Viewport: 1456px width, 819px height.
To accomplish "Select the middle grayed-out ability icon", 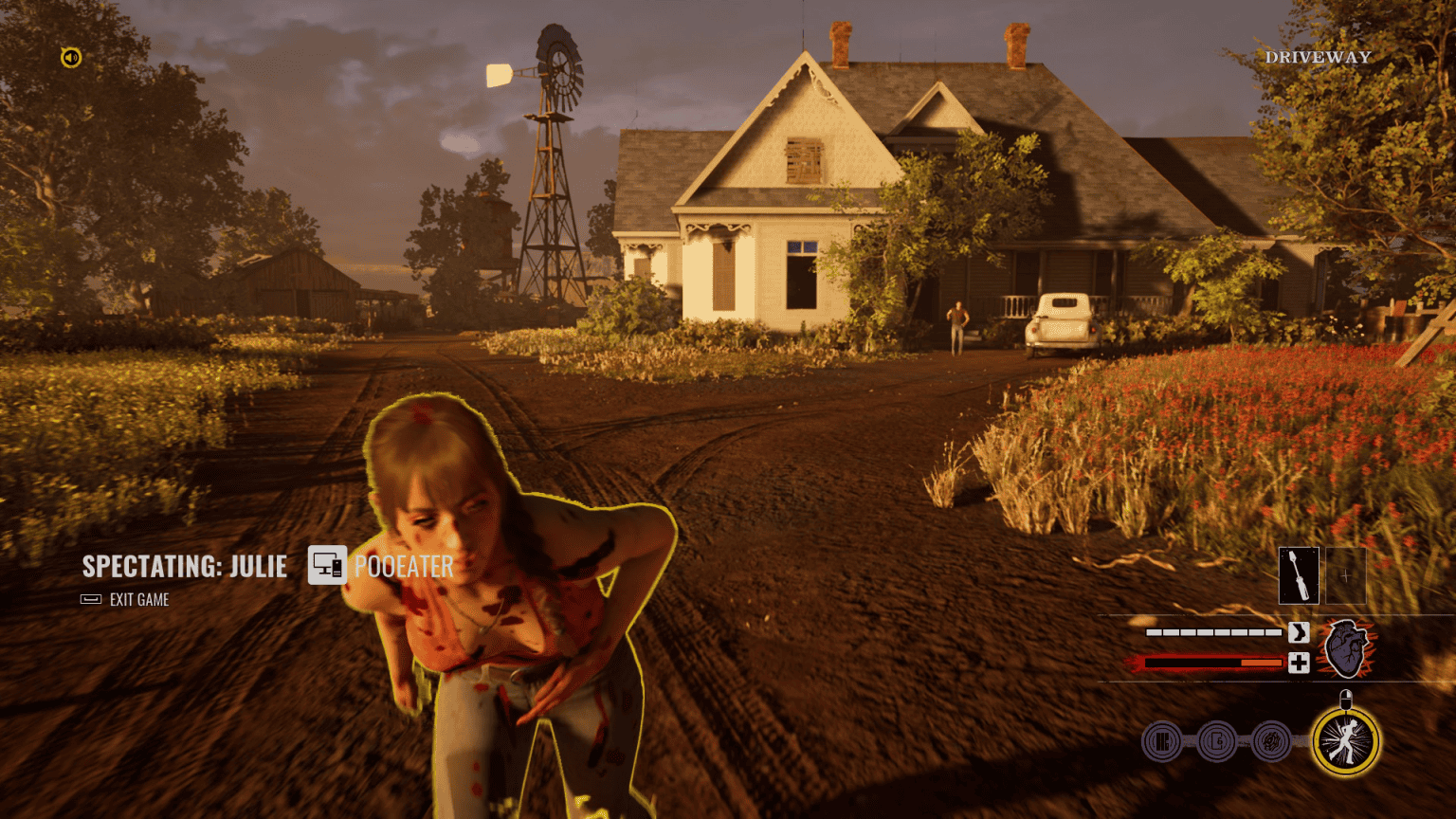I will (x=1214, y=743).
